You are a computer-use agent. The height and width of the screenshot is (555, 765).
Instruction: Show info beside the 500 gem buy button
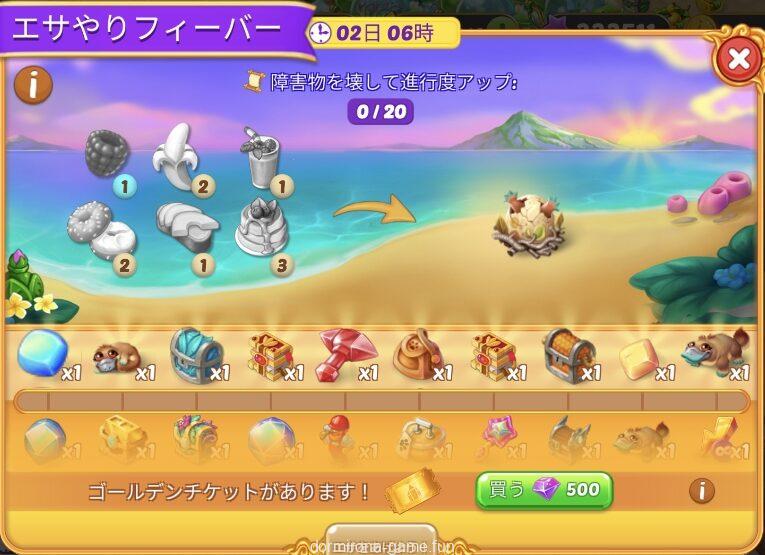tap(703, 490)
